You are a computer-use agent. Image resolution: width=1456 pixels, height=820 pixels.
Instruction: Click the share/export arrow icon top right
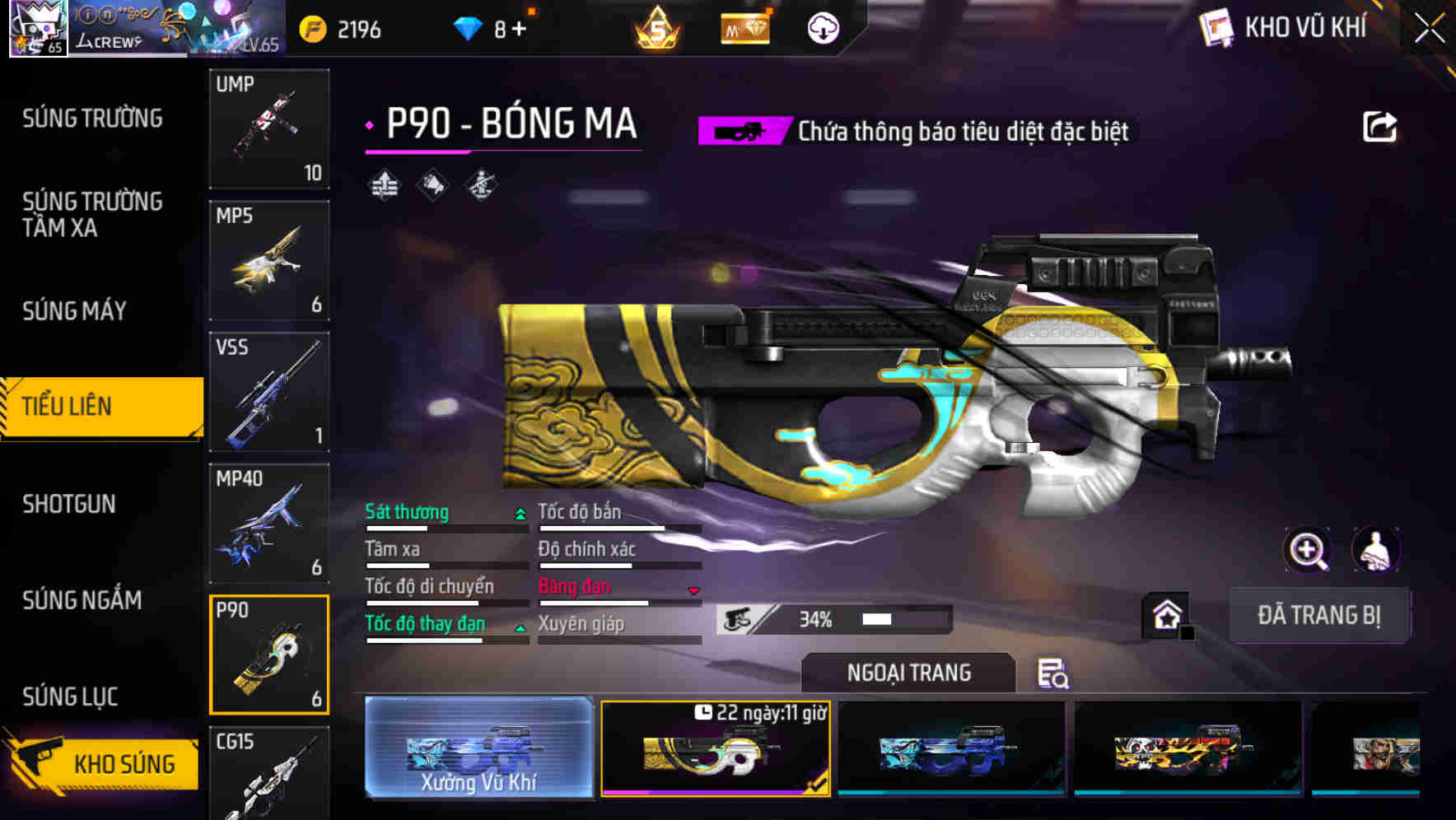click(1380, 125)
